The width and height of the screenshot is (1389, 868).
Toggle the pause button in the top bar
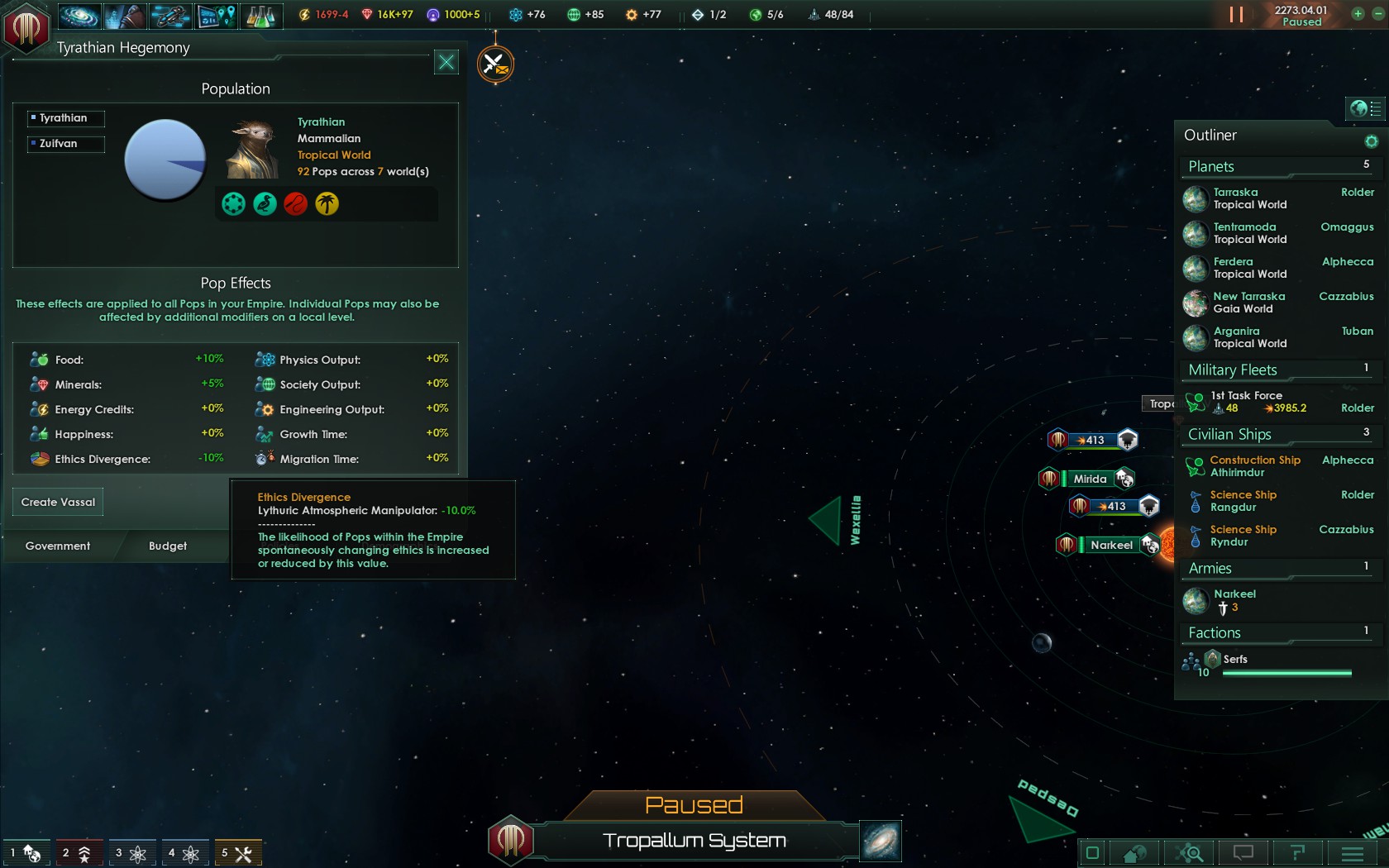(x=1236, y=15)
